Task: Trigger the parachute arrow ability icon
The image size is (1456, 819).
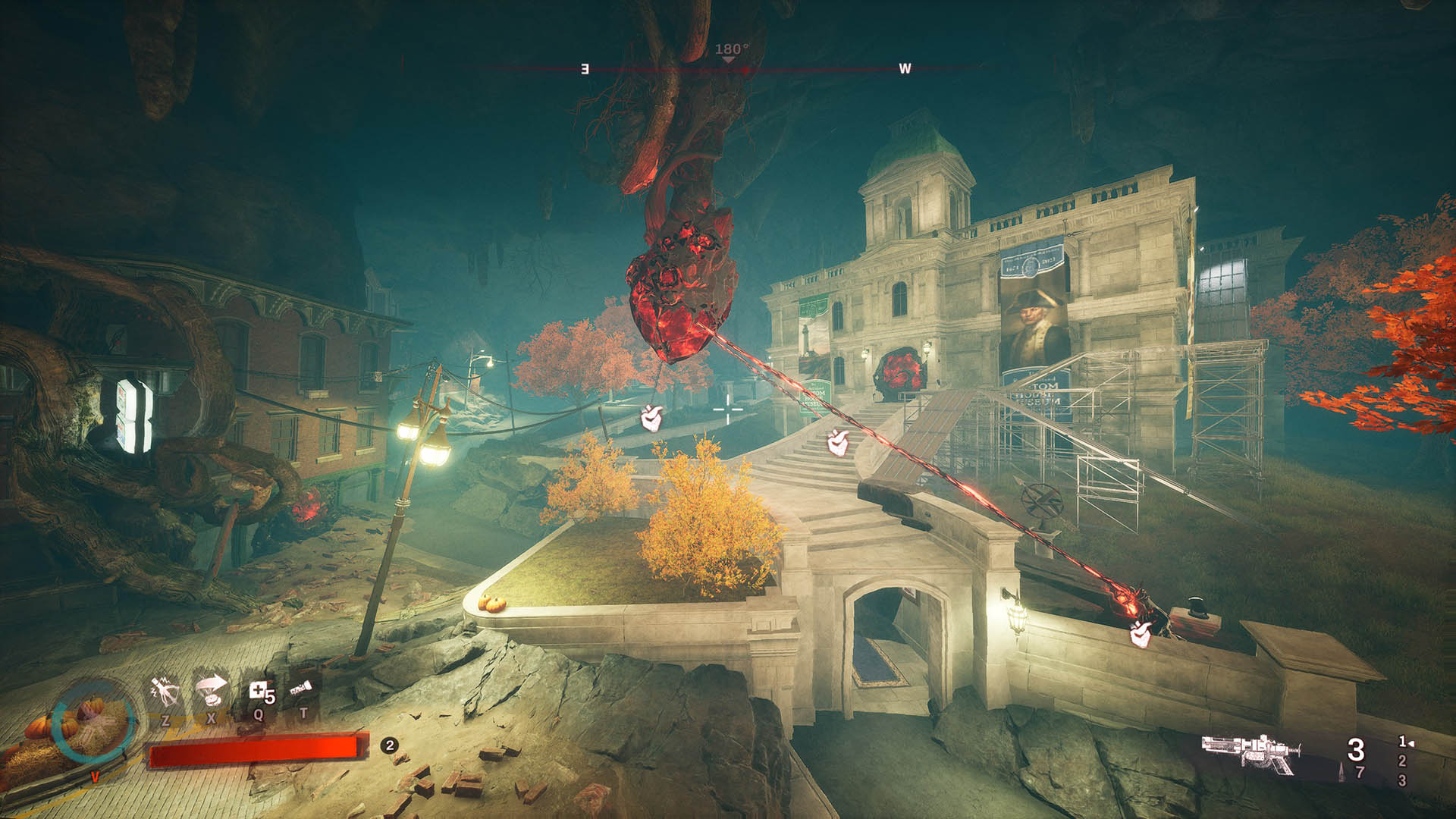Action: (x=212, y=690)
